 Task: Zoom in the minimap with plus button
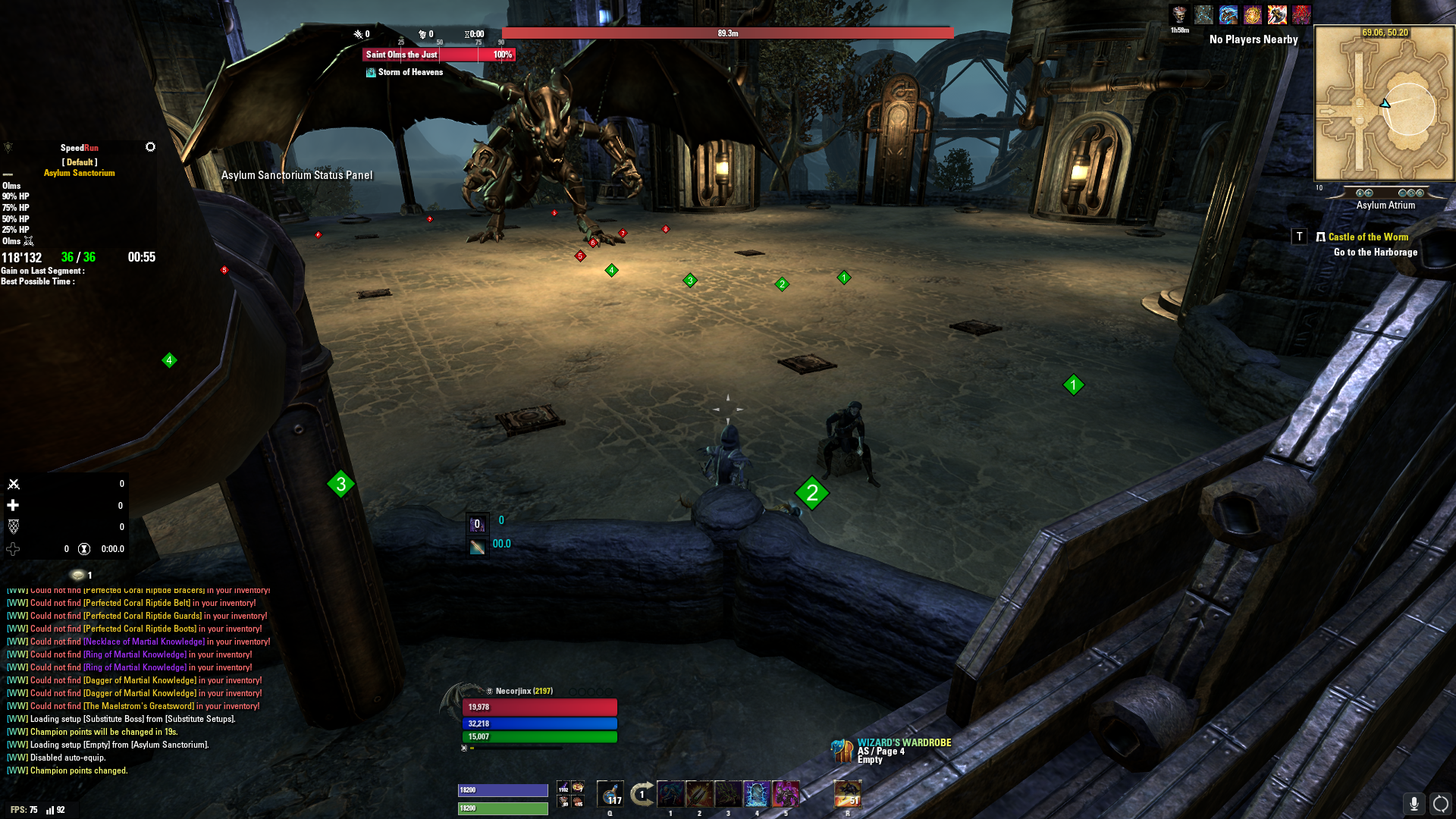tap(1368, 193)
